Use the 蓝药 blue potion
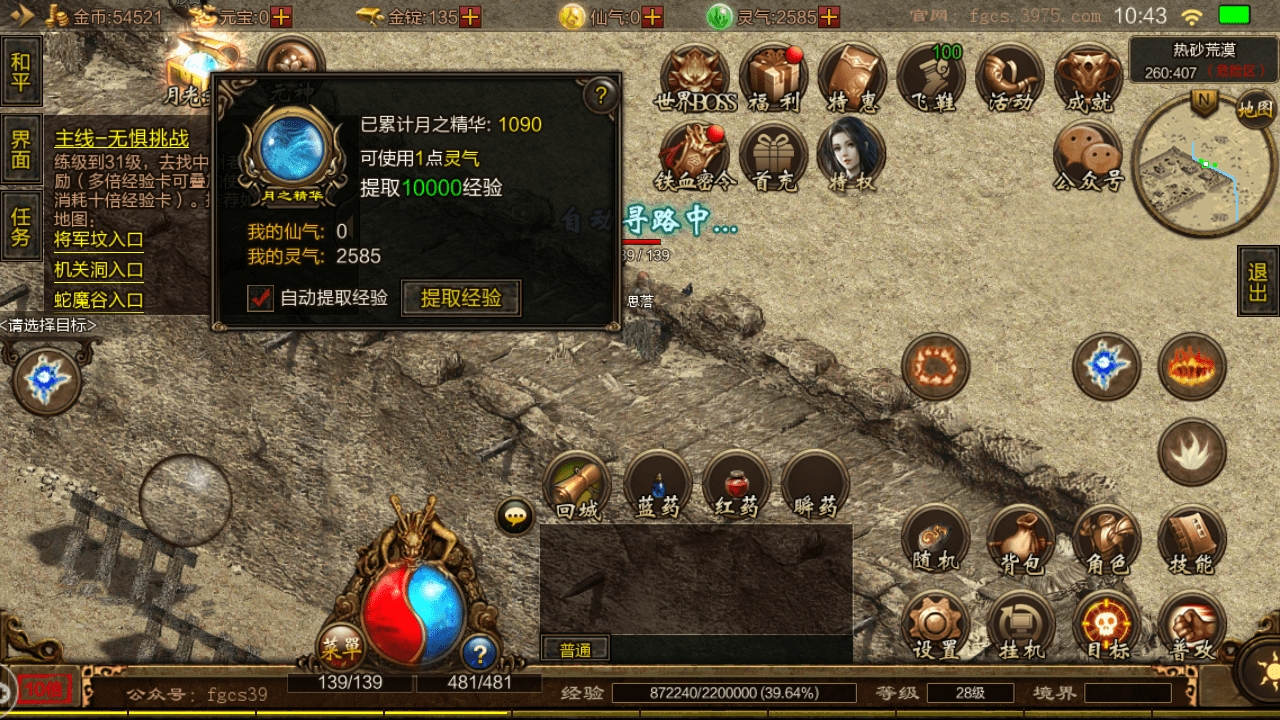This screenshot has height=720, width=1280. (658, 484)
